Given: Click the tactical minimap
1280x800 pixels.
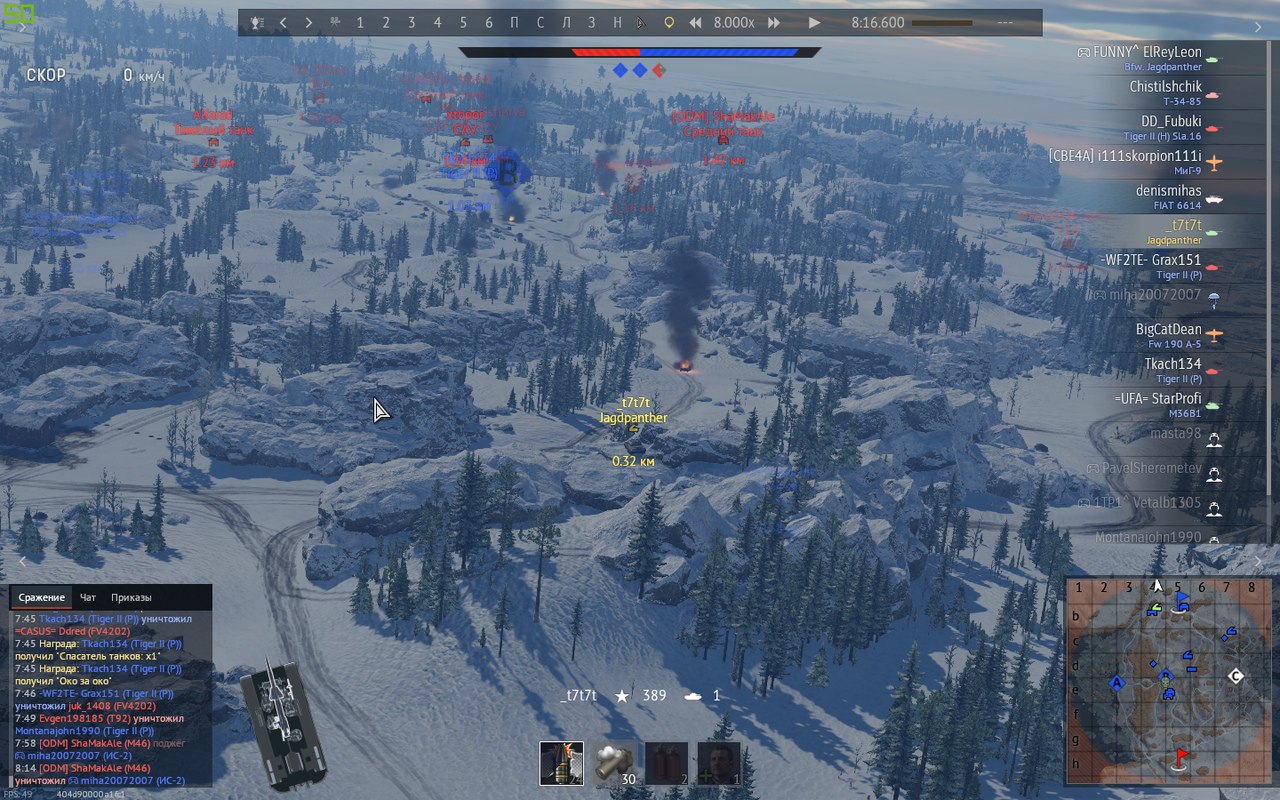Looking at the screenshot, I should coord(1166,681).
